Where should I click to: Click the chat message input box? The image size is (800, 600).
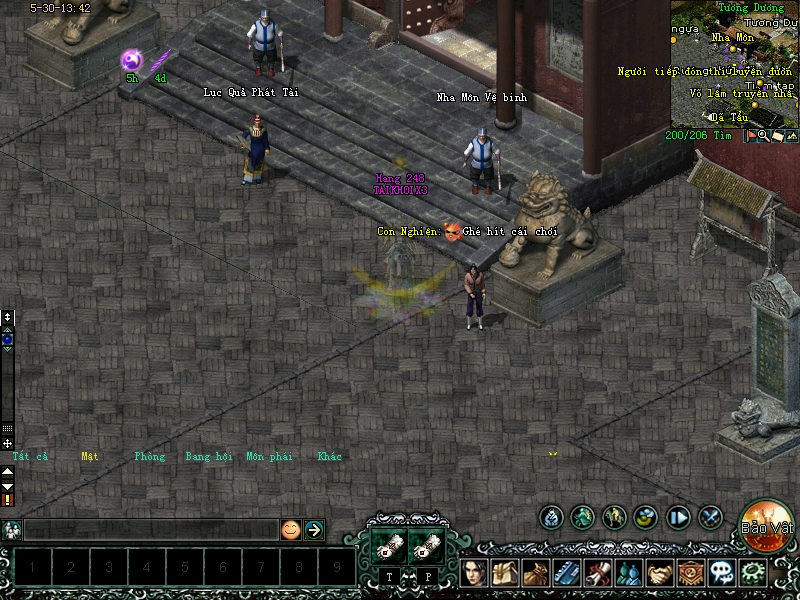pyautogui.click(x=150, y=530)
